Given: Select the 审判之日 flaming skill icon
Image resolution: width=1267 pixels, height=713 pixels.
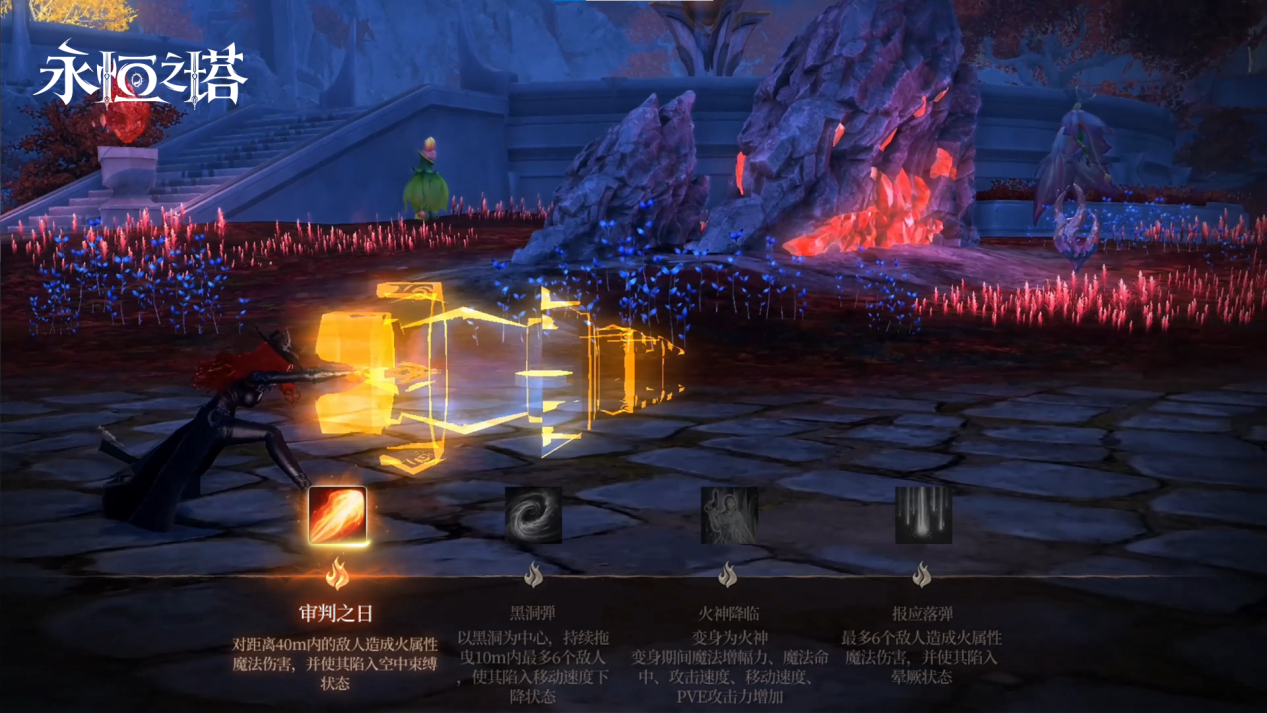Looking at the screenshot, I should tap(337, 516).
